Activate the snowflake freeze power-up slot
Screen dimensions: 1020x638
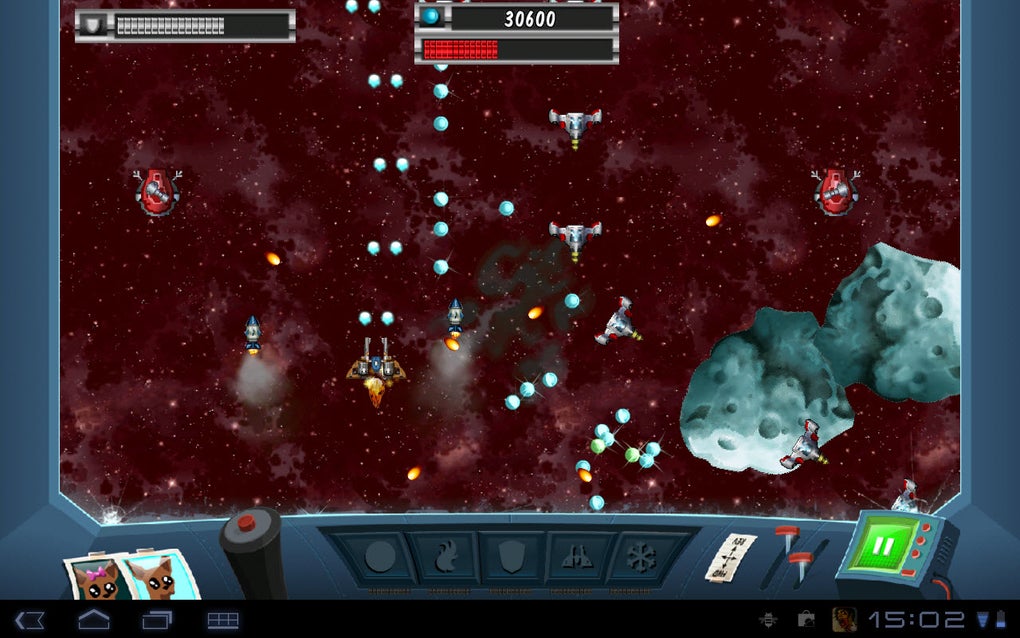tap(638, 557)
